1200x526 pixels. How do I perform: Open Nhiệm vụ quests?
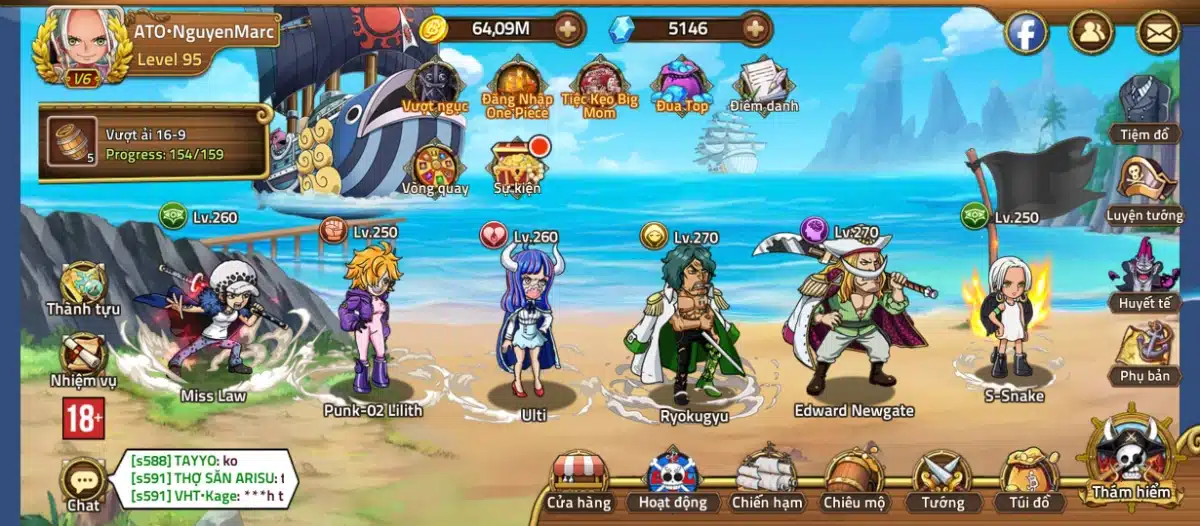click(x=83, y=358)
